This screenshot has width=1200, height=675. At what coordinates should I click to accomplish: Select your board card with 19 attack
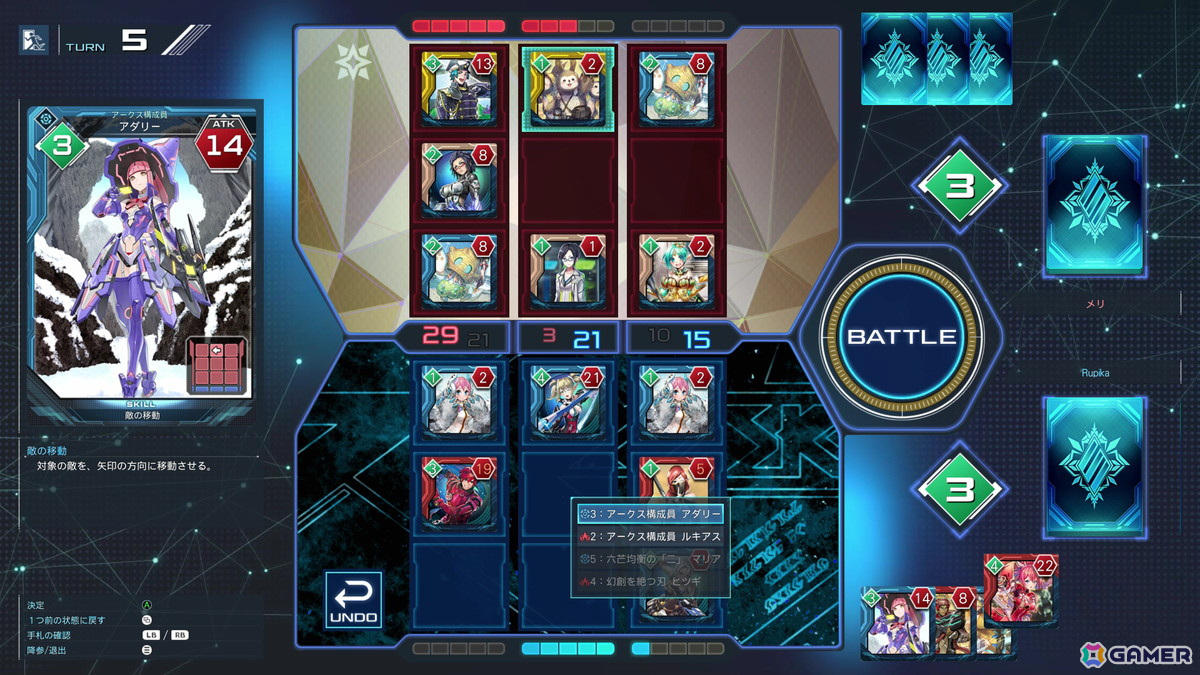tap(459, 490)
